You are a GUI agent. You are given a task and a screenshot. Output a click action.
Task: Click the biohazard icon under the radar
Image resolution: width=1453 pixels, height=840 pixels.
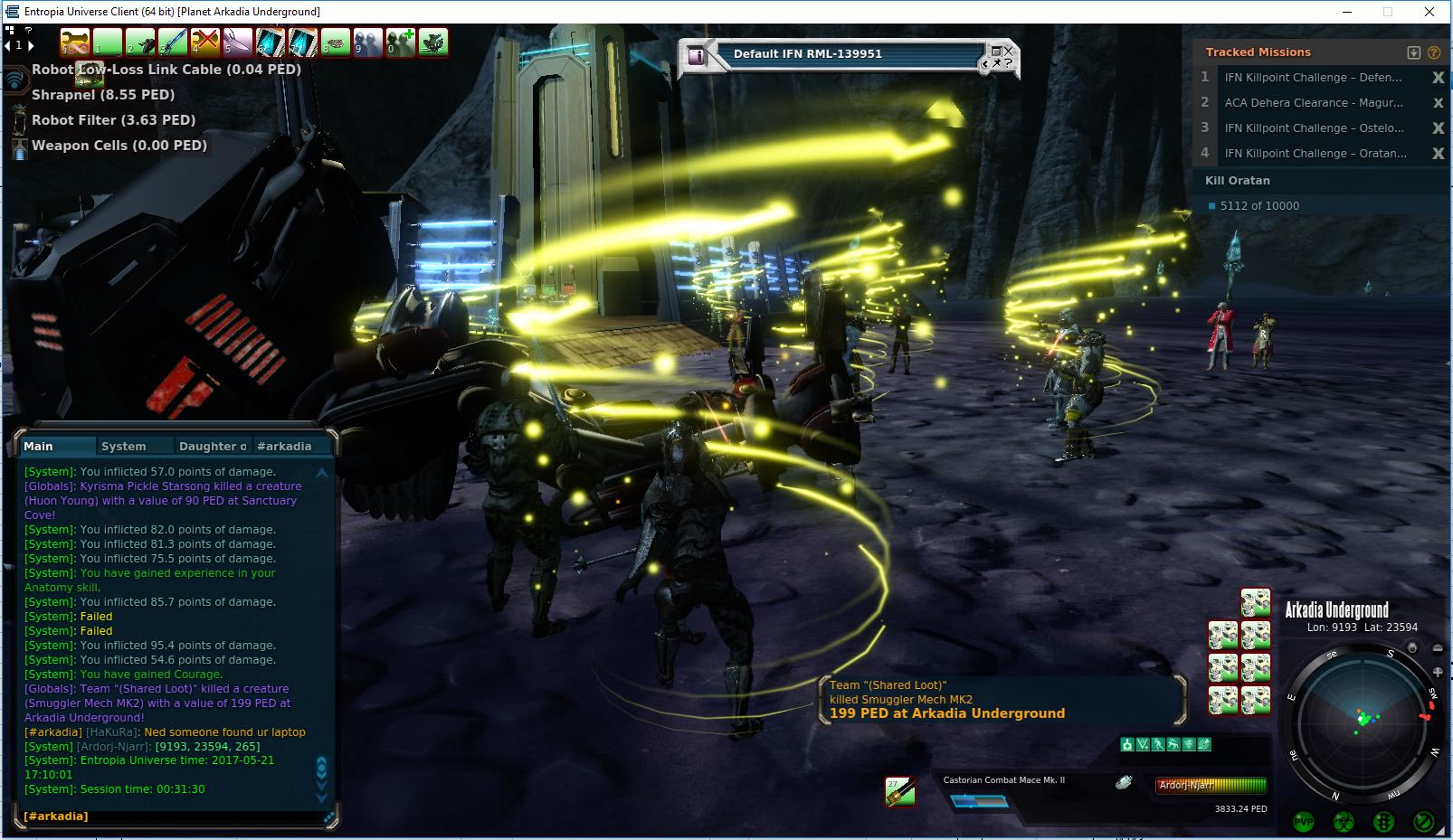coord(1344,822)
